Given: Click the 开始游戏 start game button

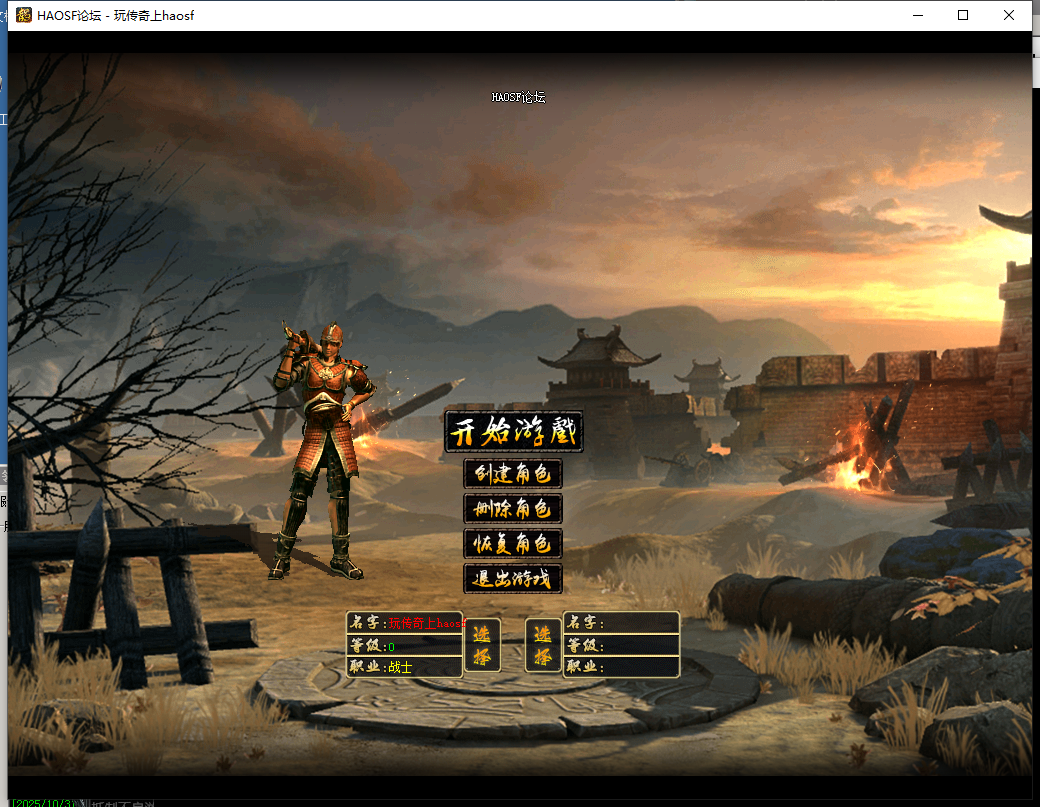Looking at the screenshot, I should click(x=513, y=432).
